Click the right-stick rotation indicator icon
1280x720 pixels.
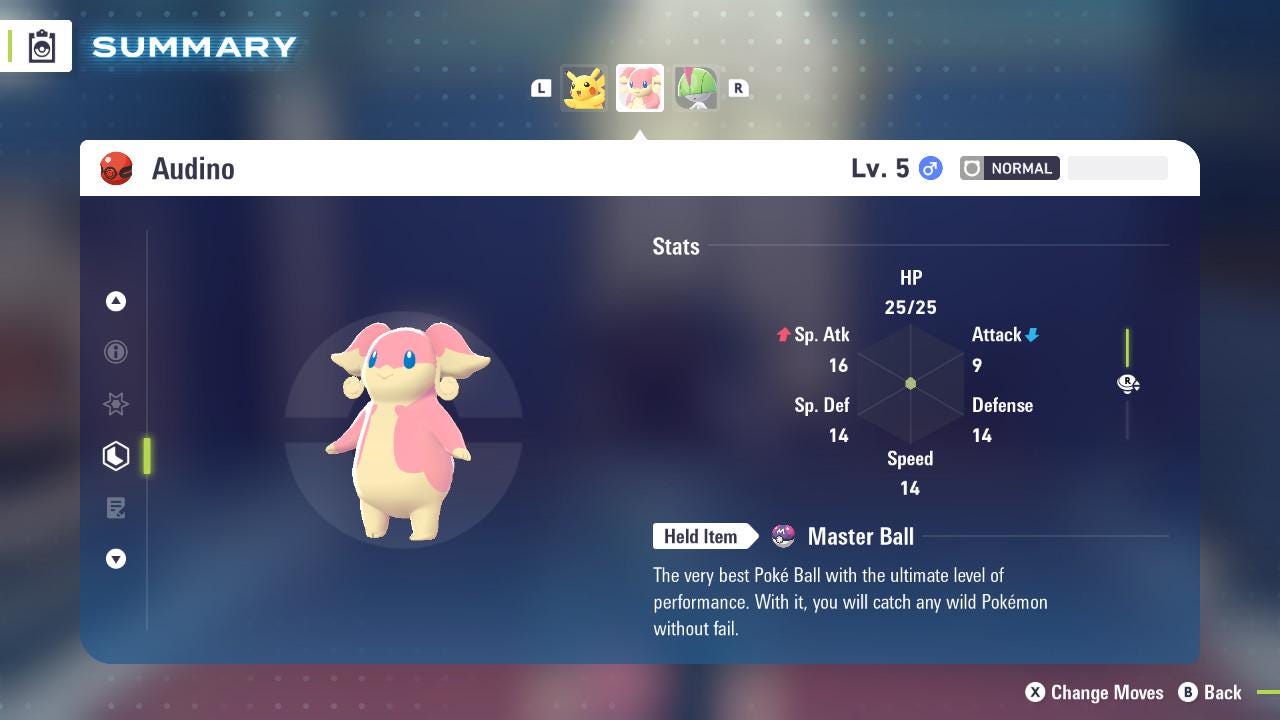click(x=1128, y=384)
